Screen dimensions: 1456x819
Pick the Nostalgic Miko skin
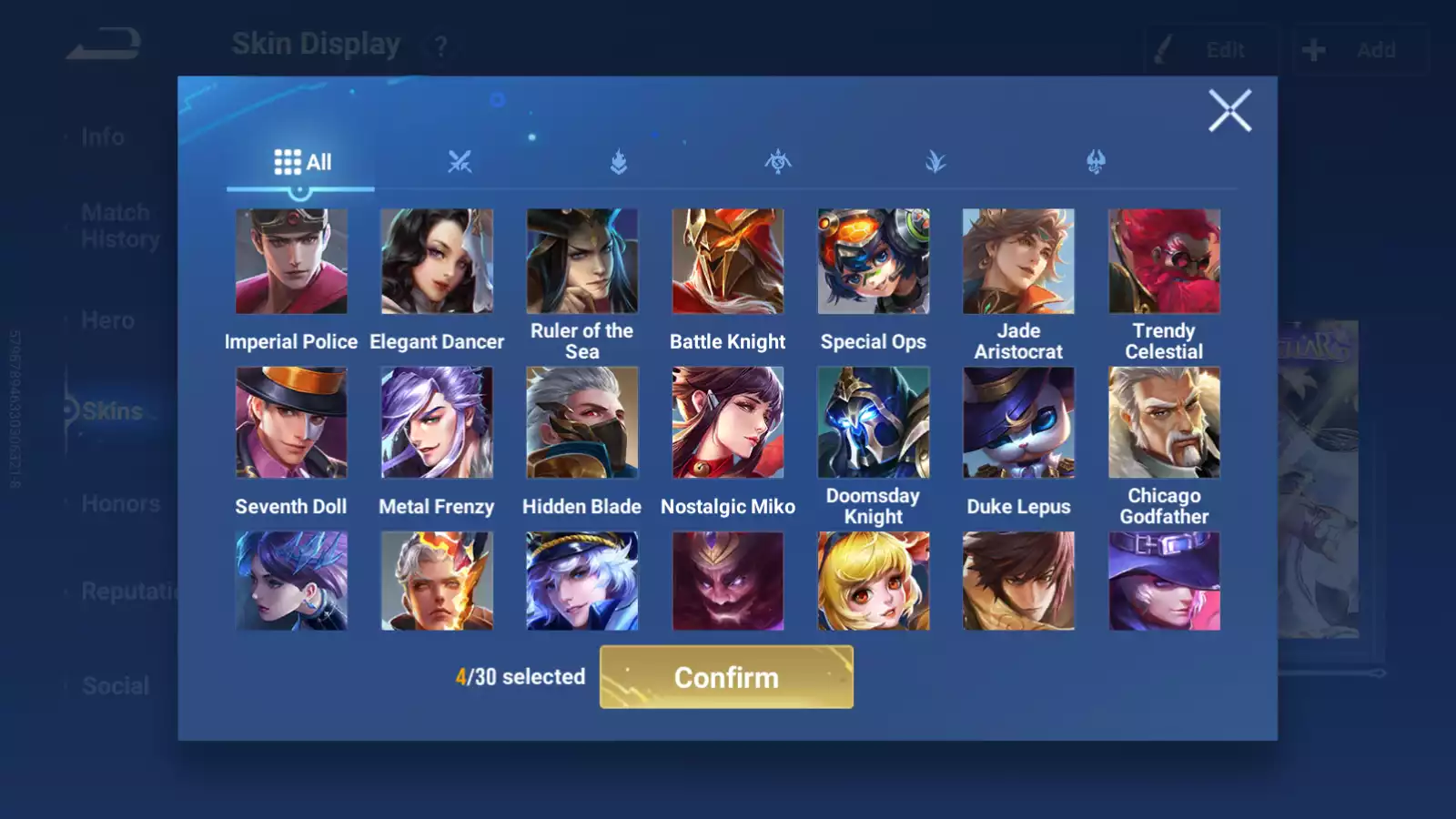click(728, 422)
